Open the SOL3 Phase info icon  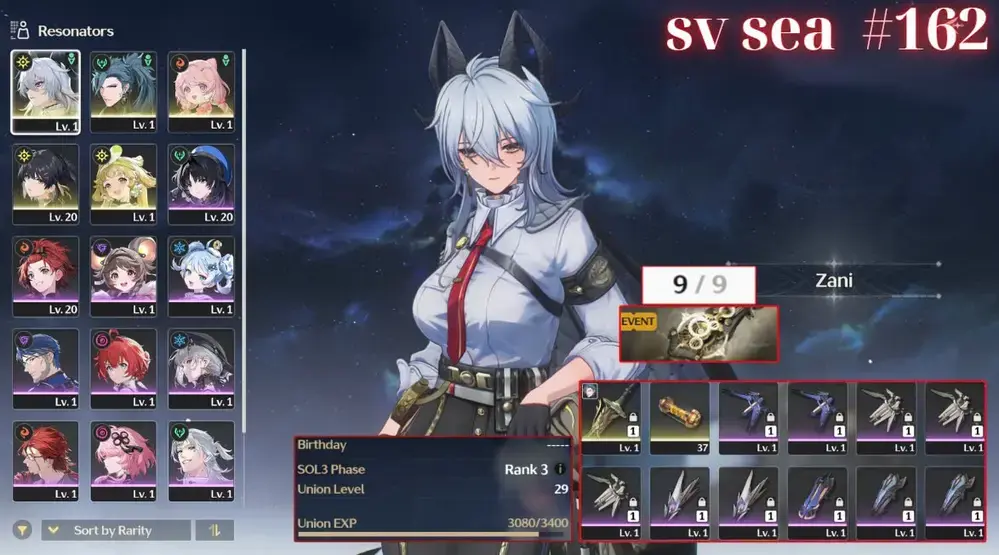(x=560, y=469)
